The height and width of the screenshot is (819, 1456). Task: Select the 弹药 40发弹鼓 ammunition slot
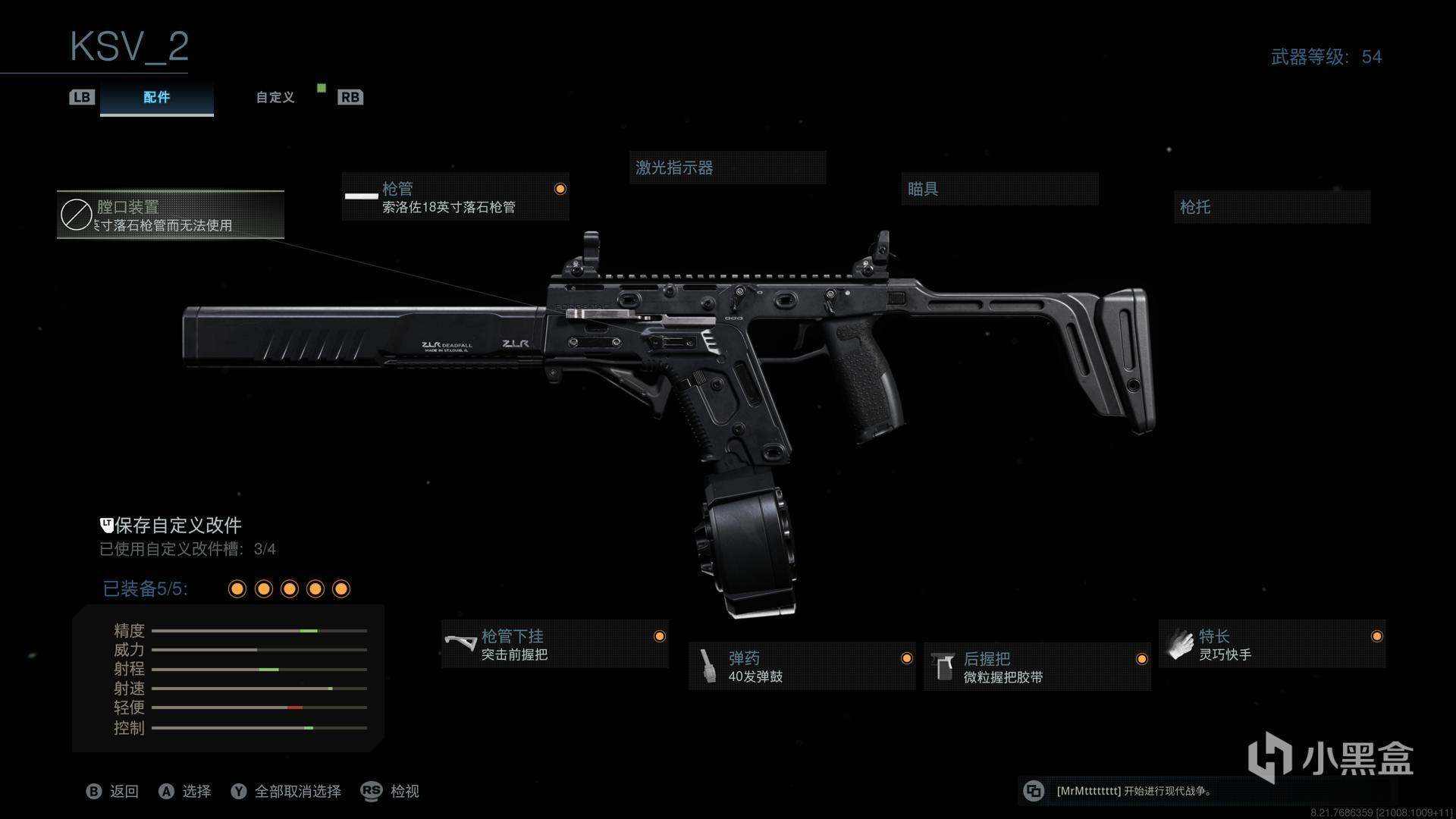(x=802, y=666)
